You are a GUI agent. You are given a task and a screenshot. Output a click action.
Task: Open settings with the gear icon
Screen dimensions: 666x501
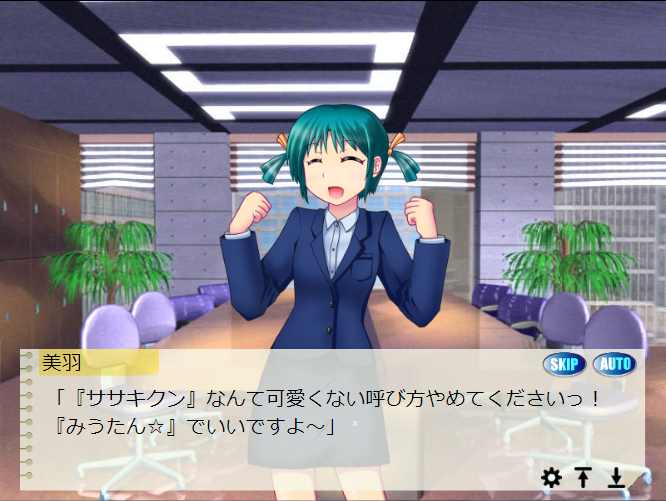(551, 478)
